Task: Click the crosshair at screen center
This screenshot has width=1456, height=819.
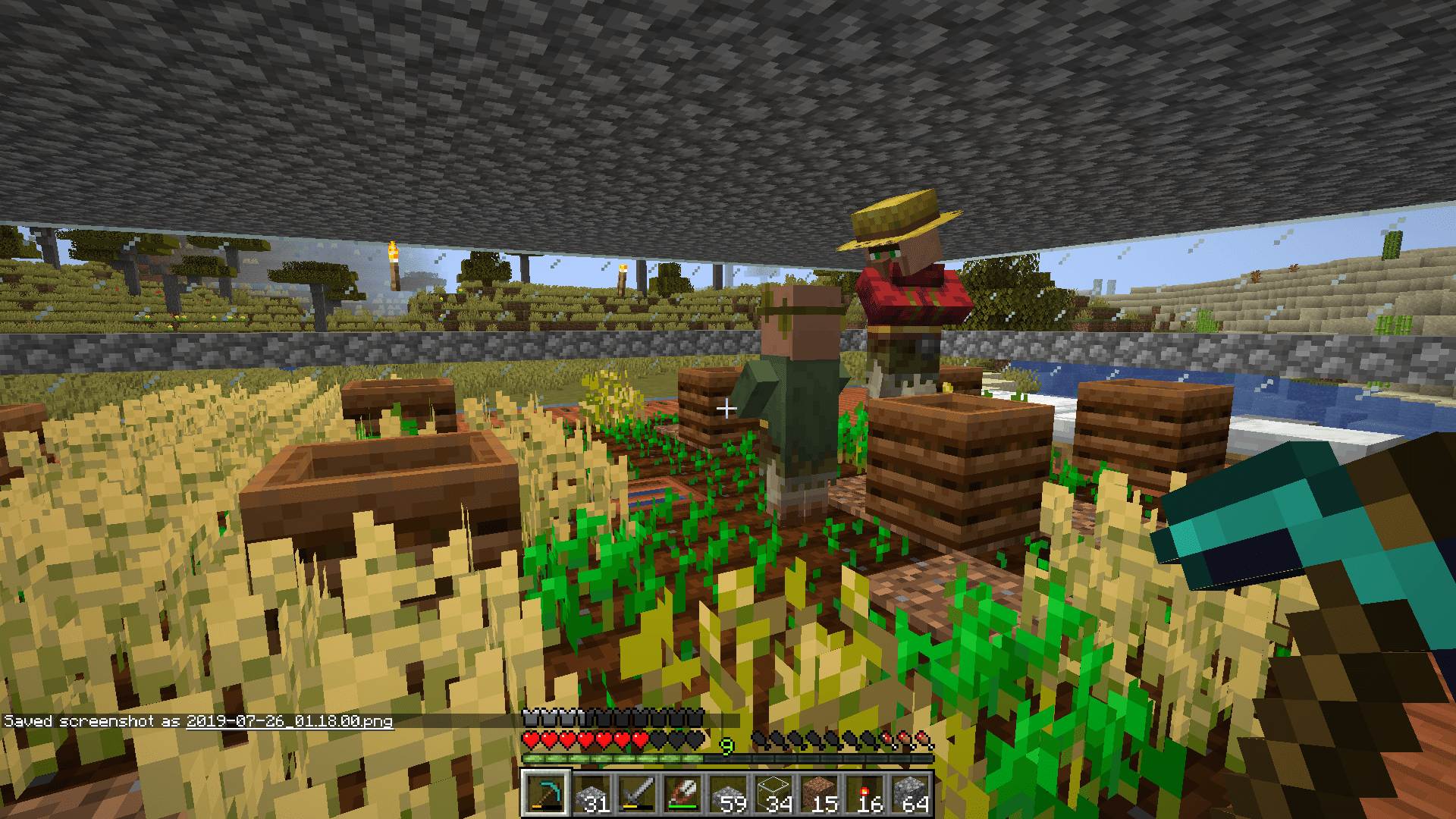Action: point(728,406)
